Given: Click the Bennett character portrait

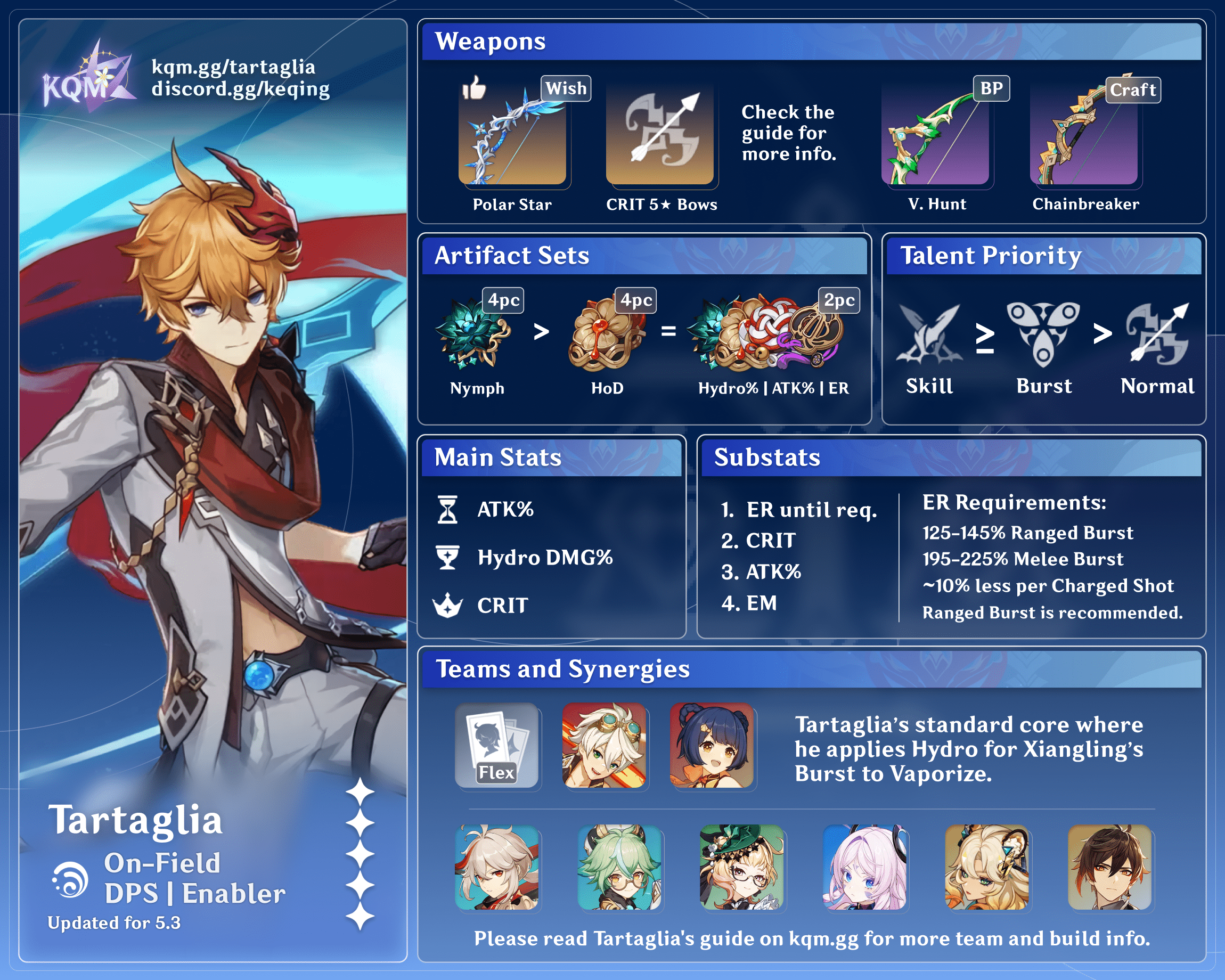Looking at the screenshot, I should pyautogui.click(x=604, y=745).
